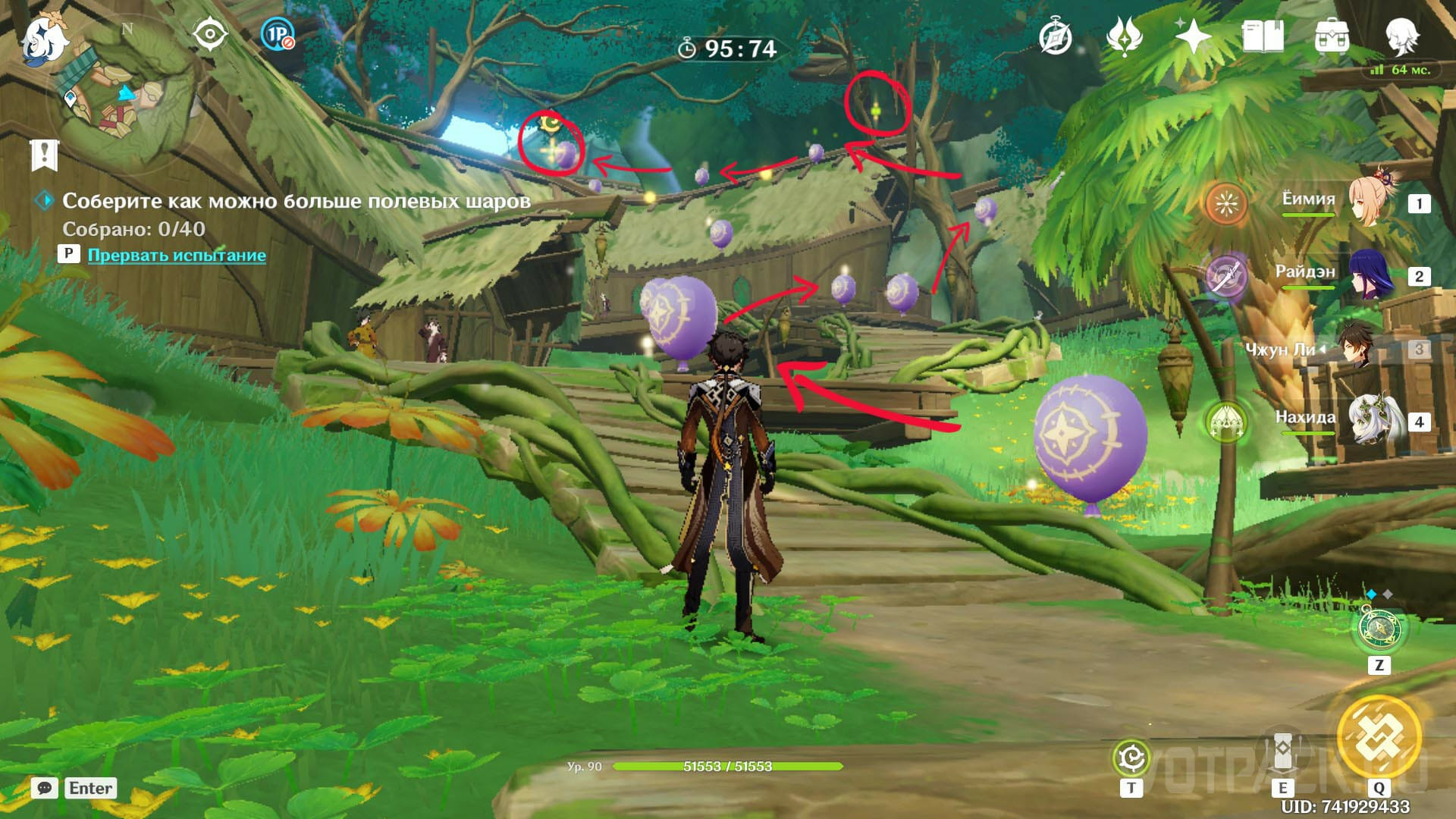Switch to party member Нахида
Image resolution: width=1456 pixels, height=819 pixels.
pyautogui.click(x=1373, y=419)
